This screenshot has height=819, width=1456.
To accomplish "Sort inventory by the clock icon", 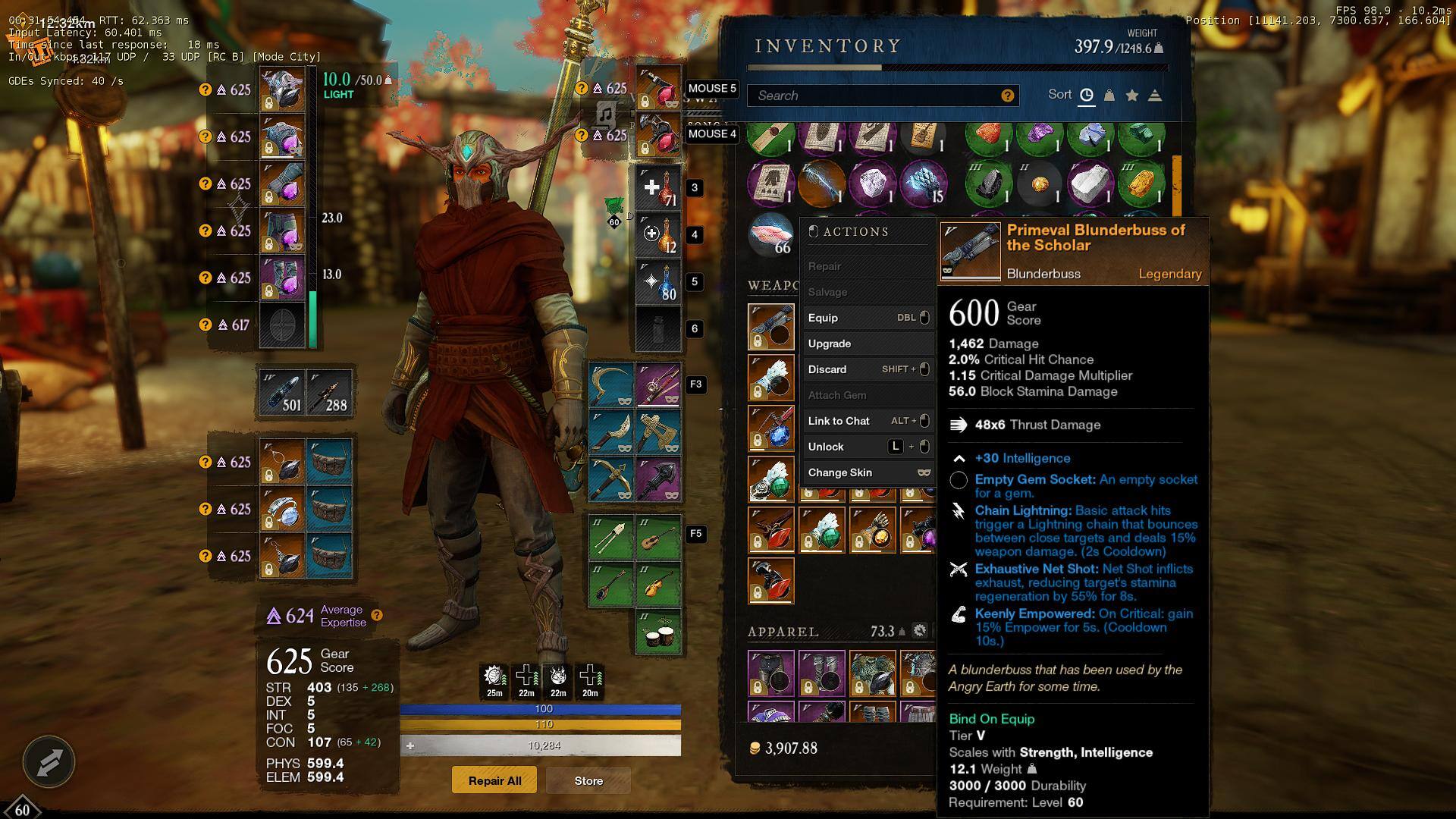I will tap(1087, 96).
